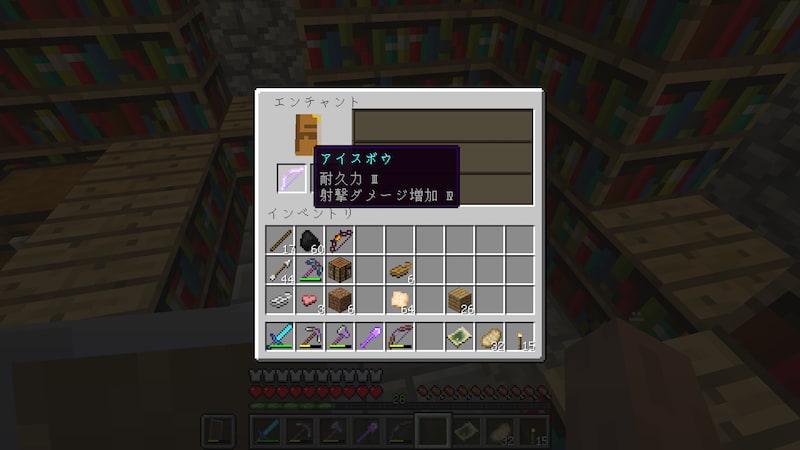The width and height of the screenshot is (800, 450).
Task: Take the raw pink meat stack
Action: (x=310, y=299)
